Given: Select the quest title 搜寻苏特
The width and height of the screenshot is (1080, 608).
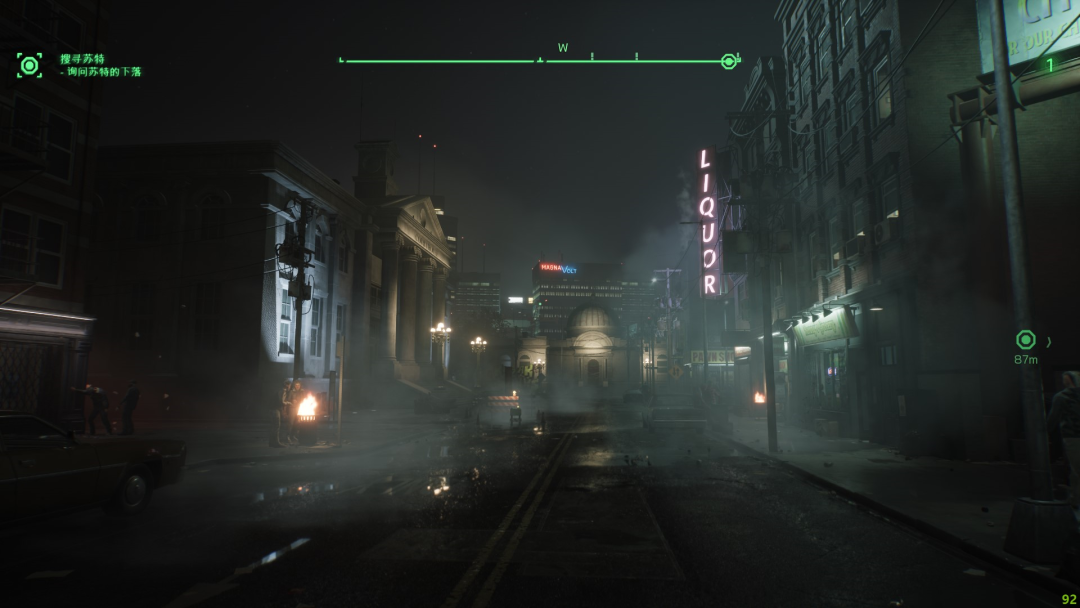Looking at the screenshot, I should tap(82, 59).
